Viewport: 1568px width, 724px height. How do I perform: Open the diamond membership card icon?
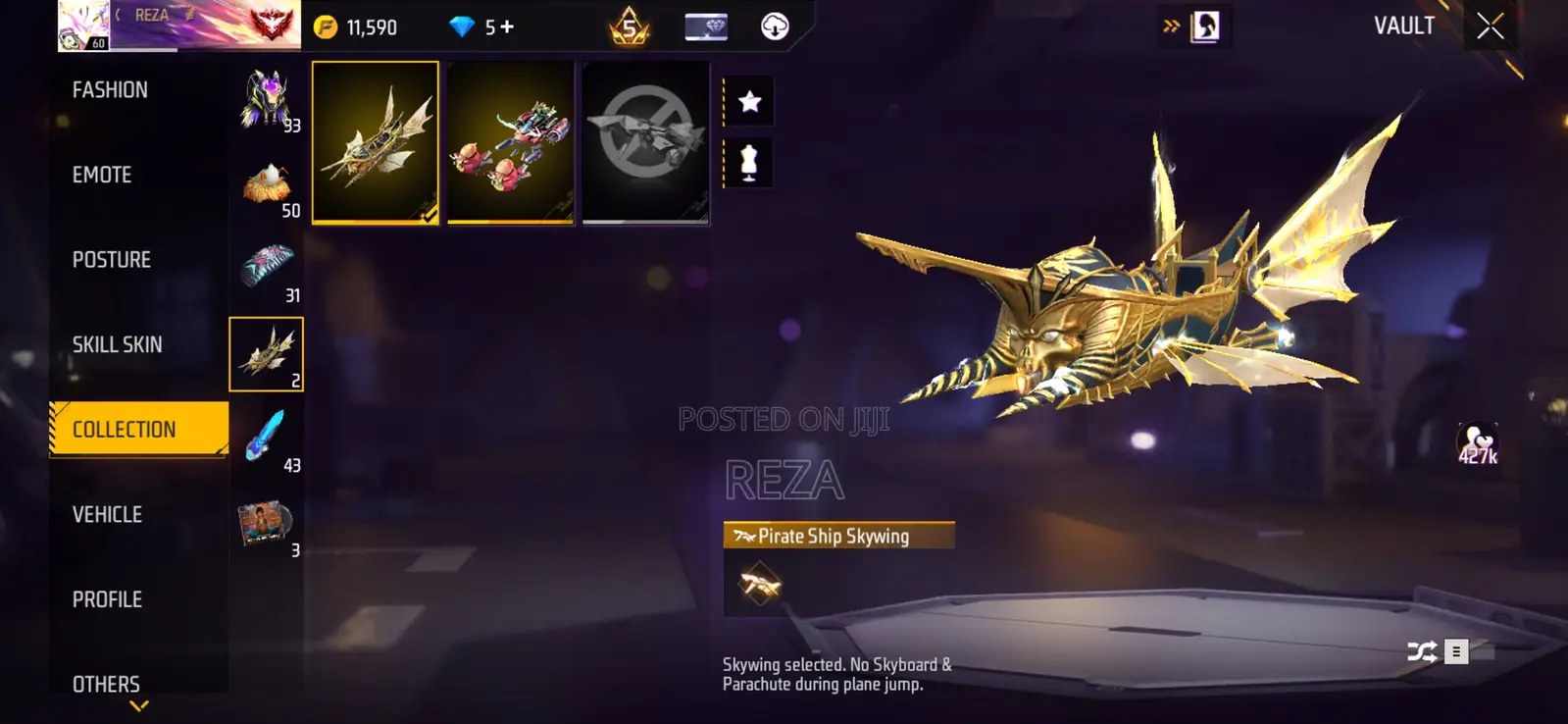704,26
